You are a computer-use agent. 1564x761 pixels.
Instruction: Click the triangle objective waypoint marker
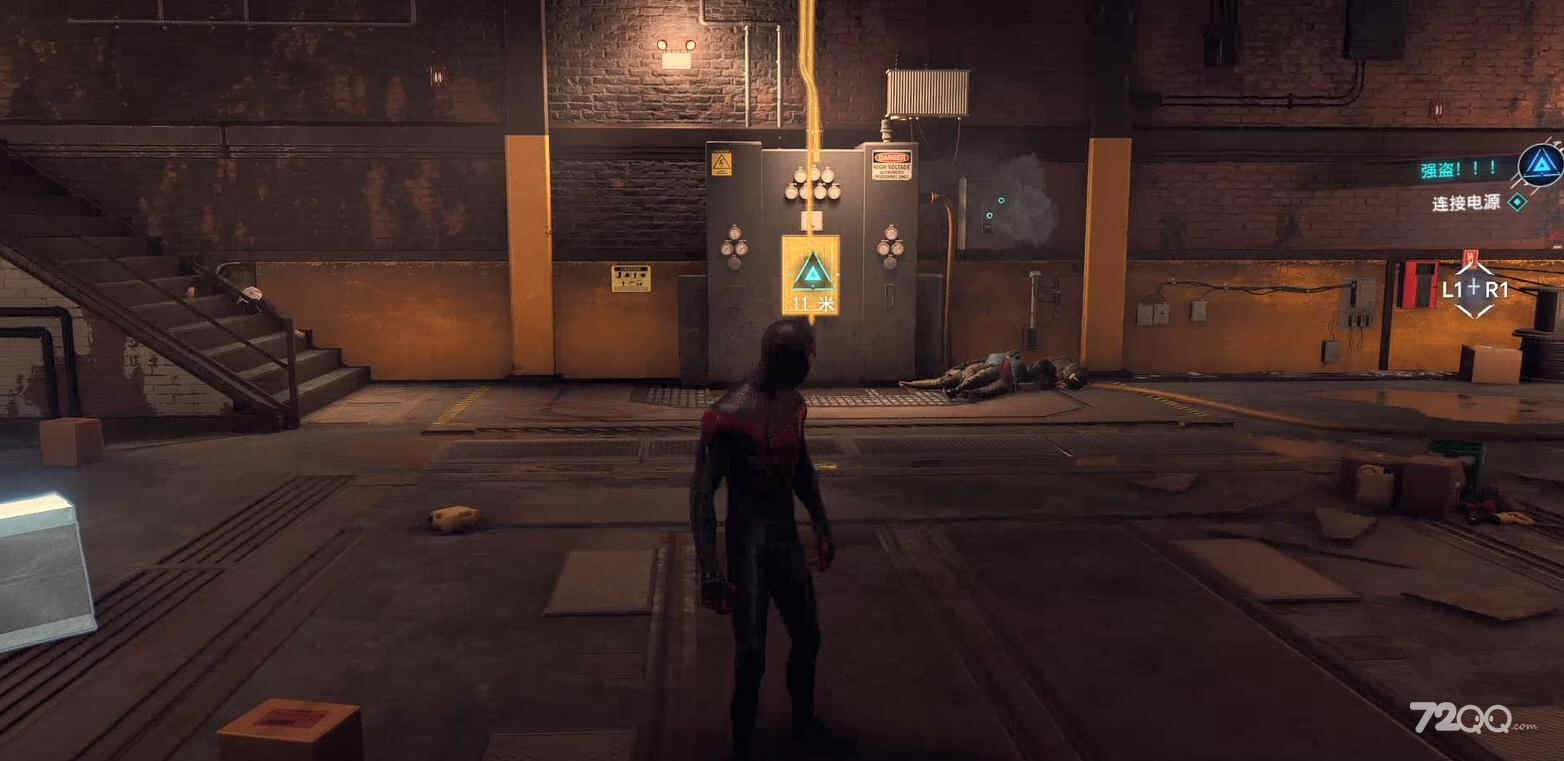[811, 272]
